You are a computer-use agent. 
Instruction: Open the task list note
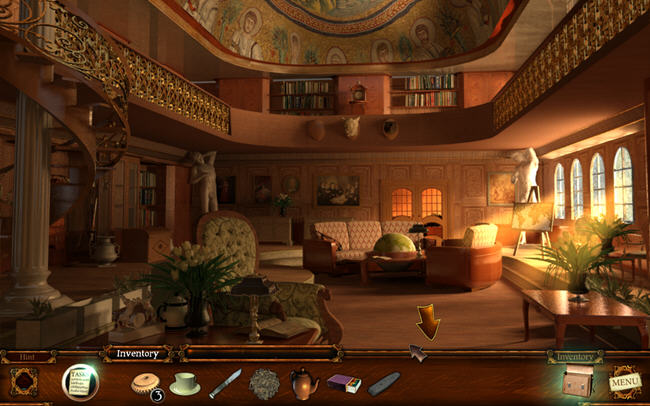click(x=79, y=381)
